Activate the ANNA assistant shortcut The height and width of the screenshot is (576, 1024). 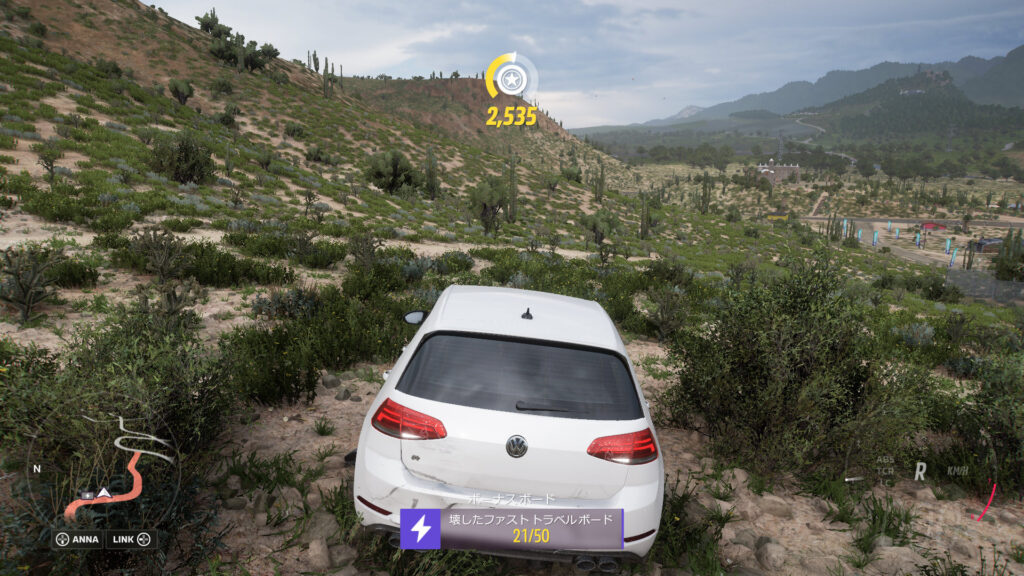point(78,539)
